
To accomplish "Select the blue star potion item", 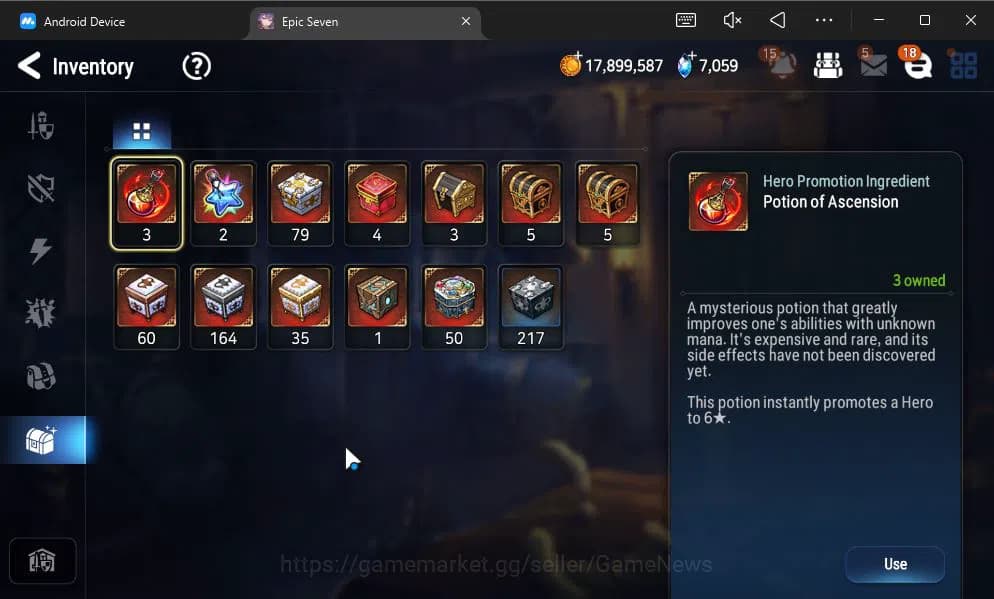I will (x=223, y=203).
